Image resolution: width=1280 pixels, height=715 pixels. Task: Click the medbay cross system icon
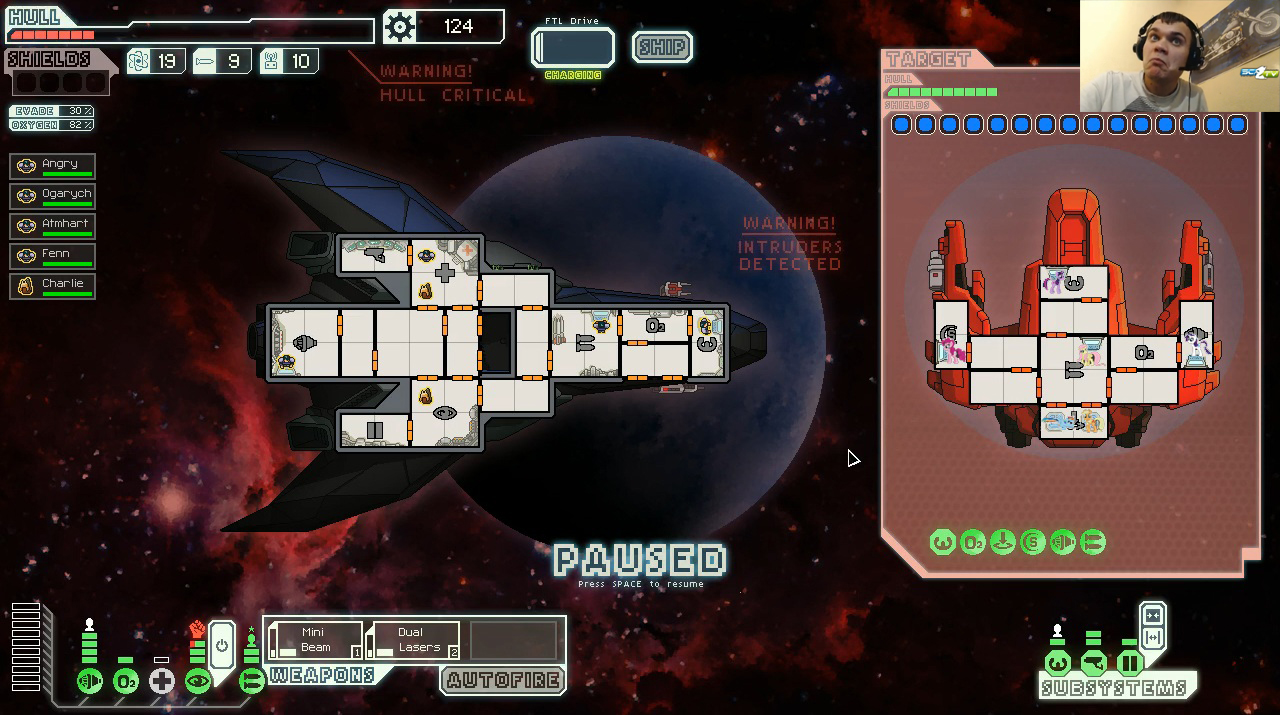[x=162, y=682]
